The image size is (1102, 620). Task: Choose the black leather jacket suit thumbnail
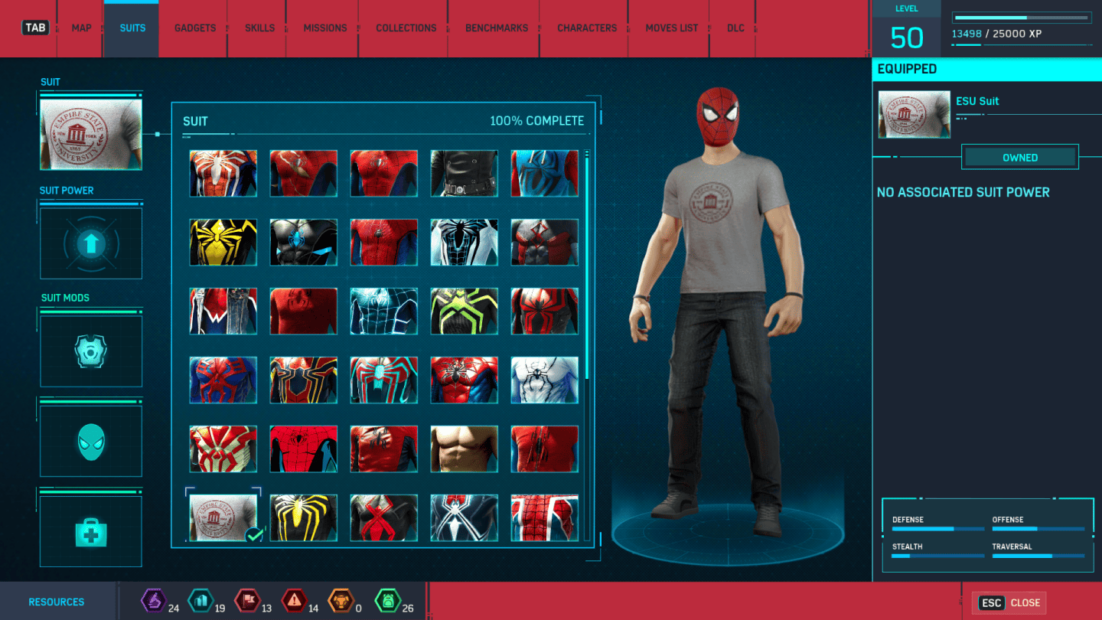[464, 173]
